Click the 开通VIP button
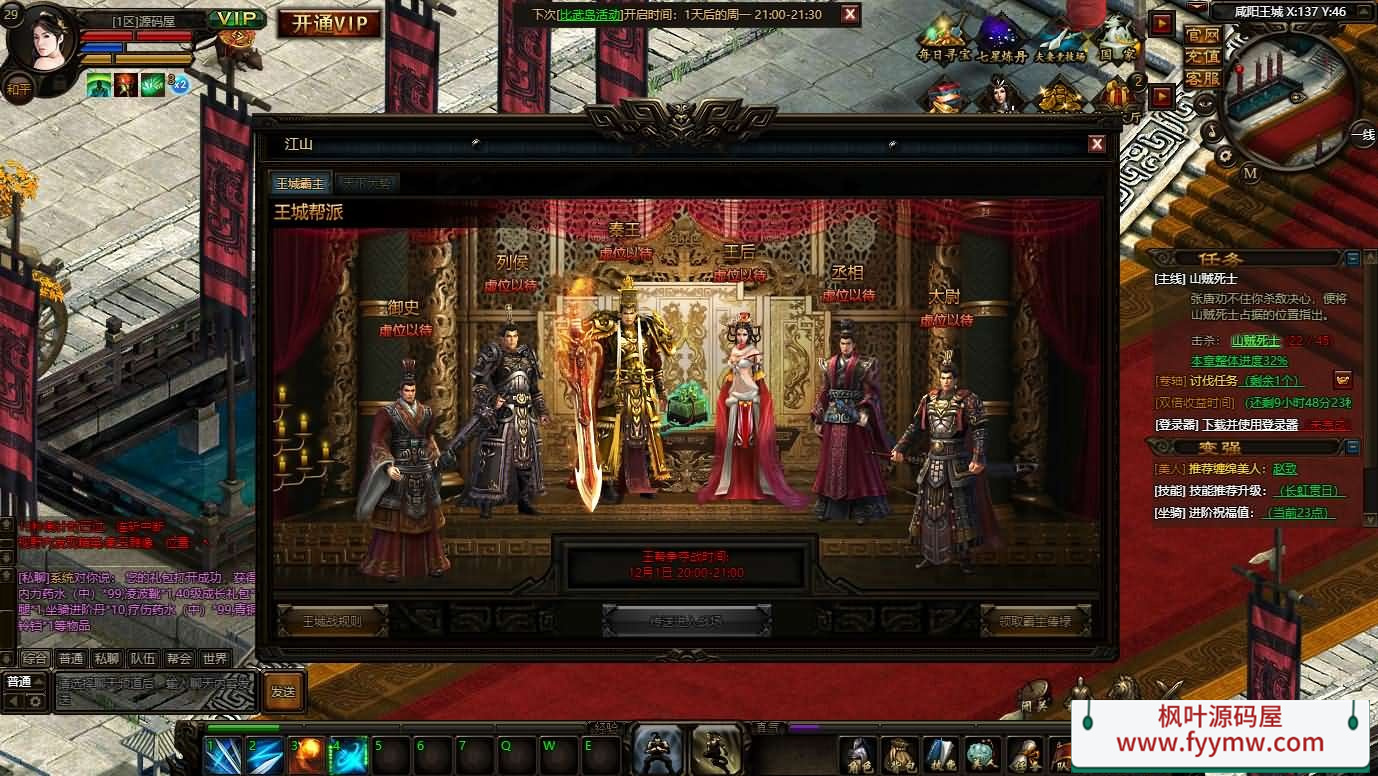 (329, 24)
